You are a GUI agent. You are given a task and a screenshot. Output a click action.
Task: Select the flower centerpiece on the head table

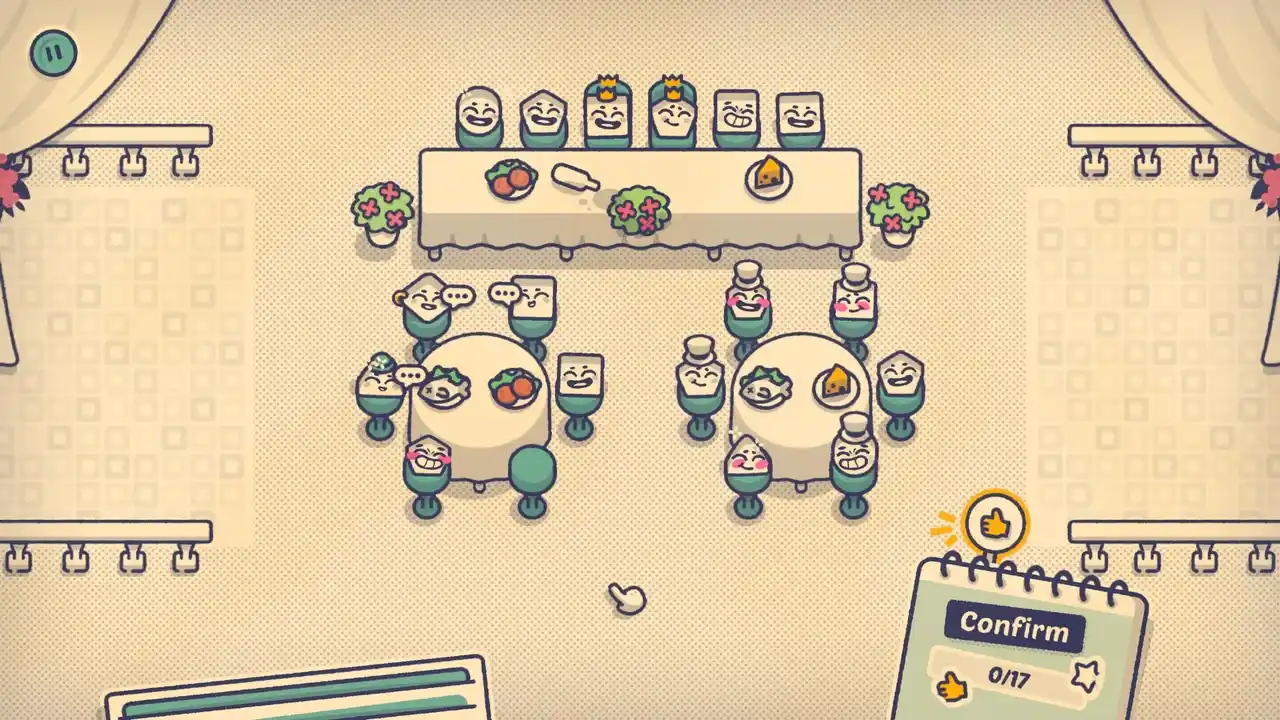click(x=640, y=208)
